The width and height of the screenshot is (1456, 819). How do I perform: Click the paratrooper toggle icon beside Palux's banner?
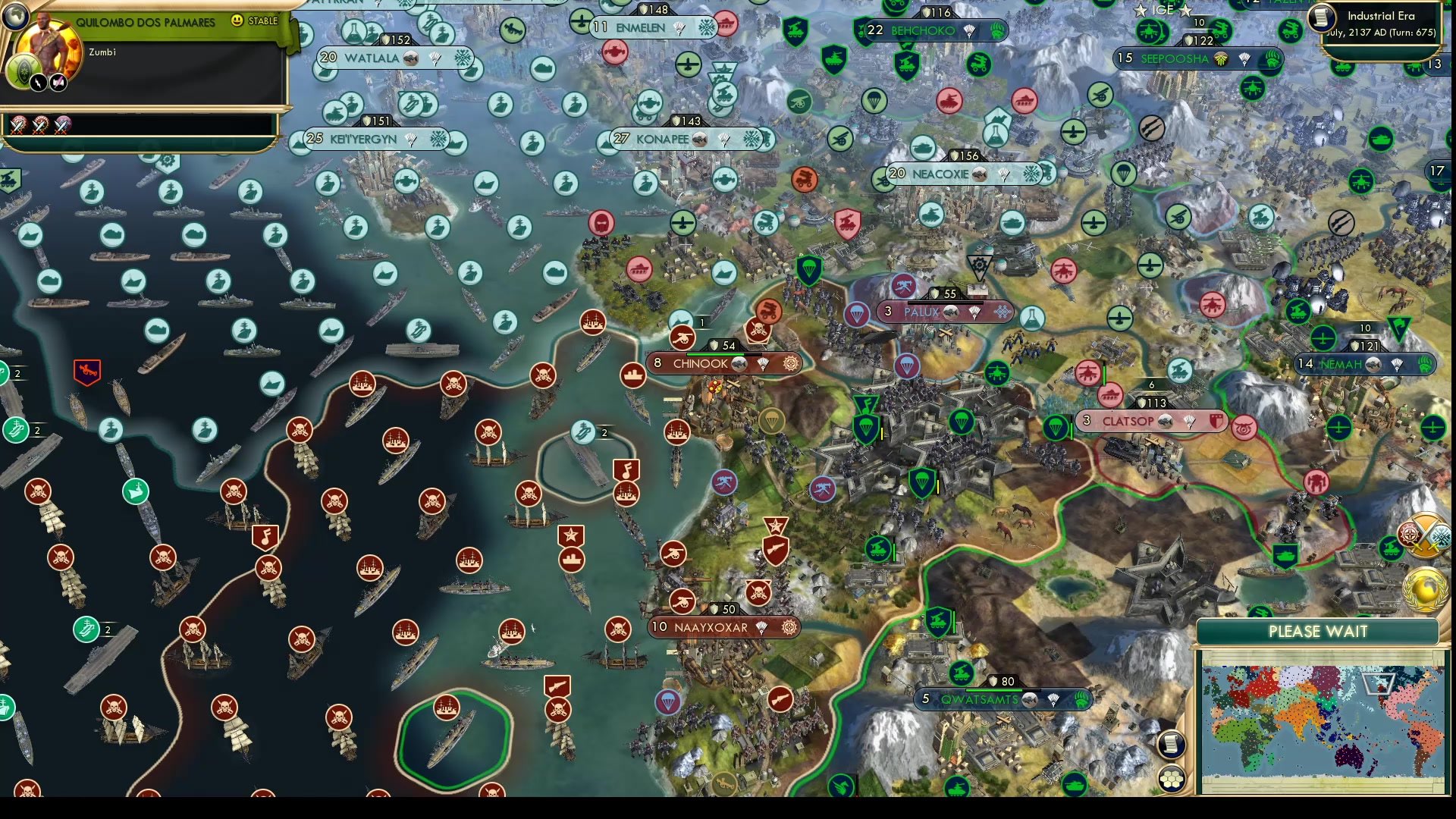[974, 312]
